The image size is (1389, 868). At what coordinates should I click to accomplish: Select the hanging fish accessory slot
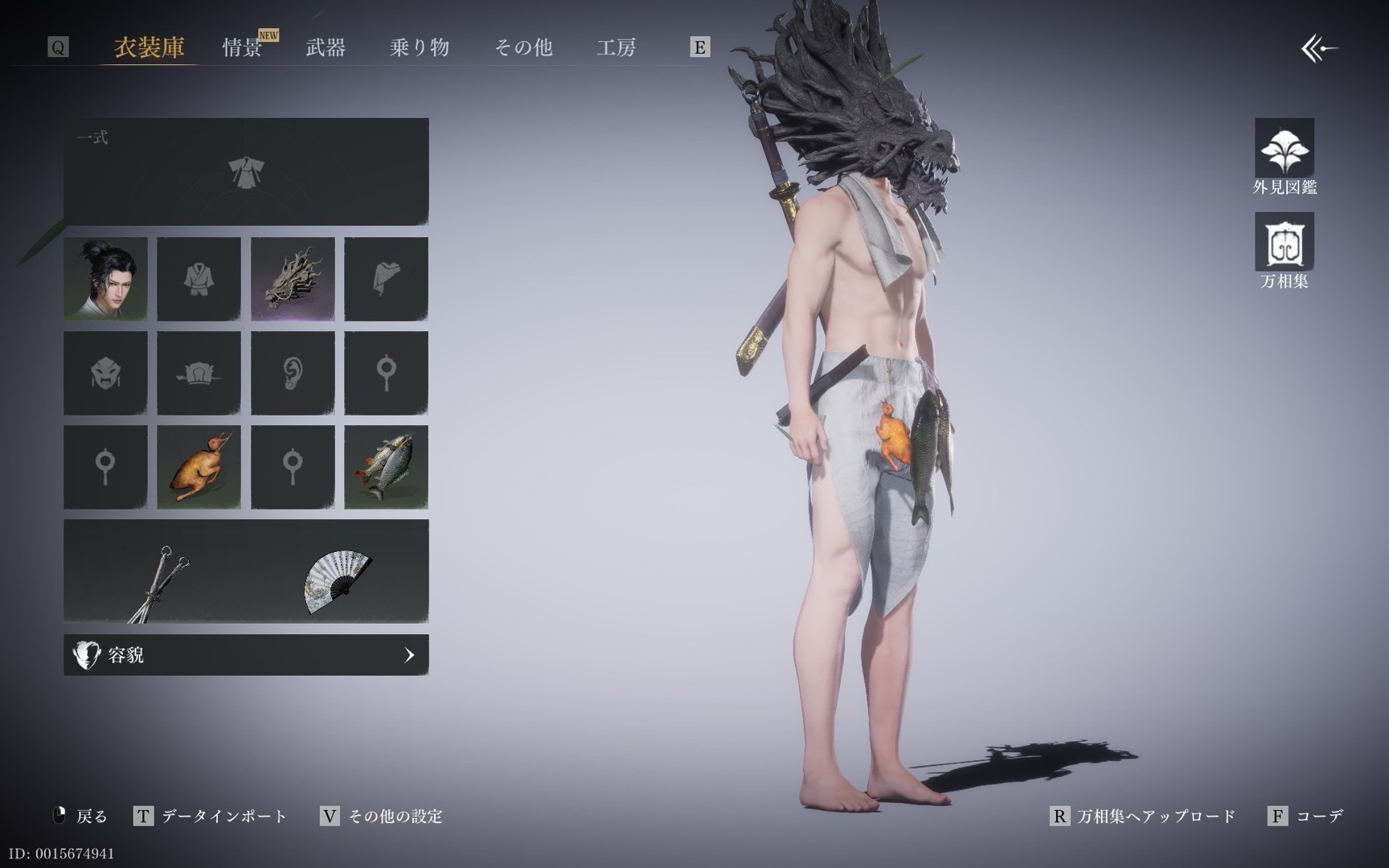coord(386,467)
